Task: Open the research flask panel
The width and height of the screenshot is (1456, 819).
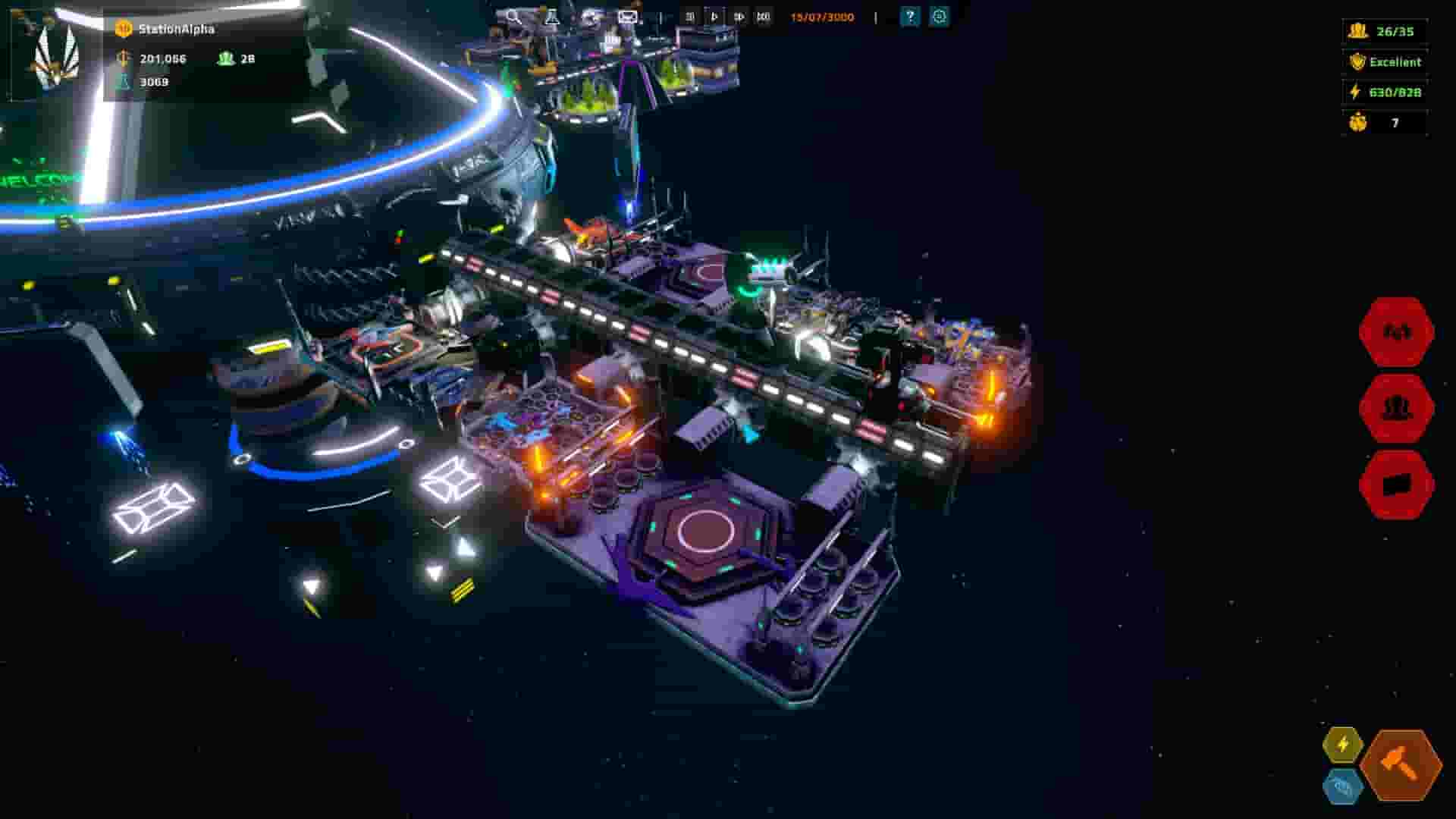Action: point(552,17)
